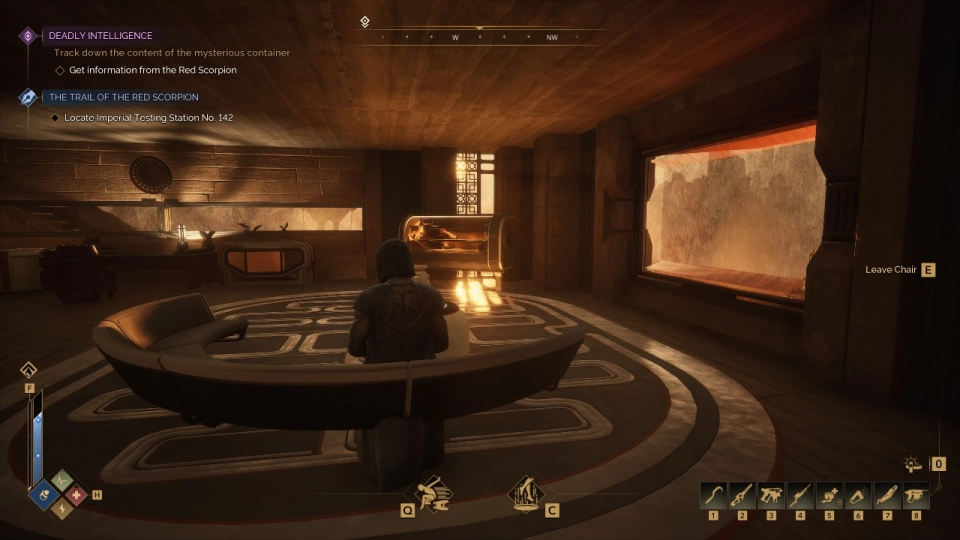The height and width of the screenshot is (540, 960).
Task: Click the yellow lightning bolt diamond icon
Action: [x=62, y=509]
